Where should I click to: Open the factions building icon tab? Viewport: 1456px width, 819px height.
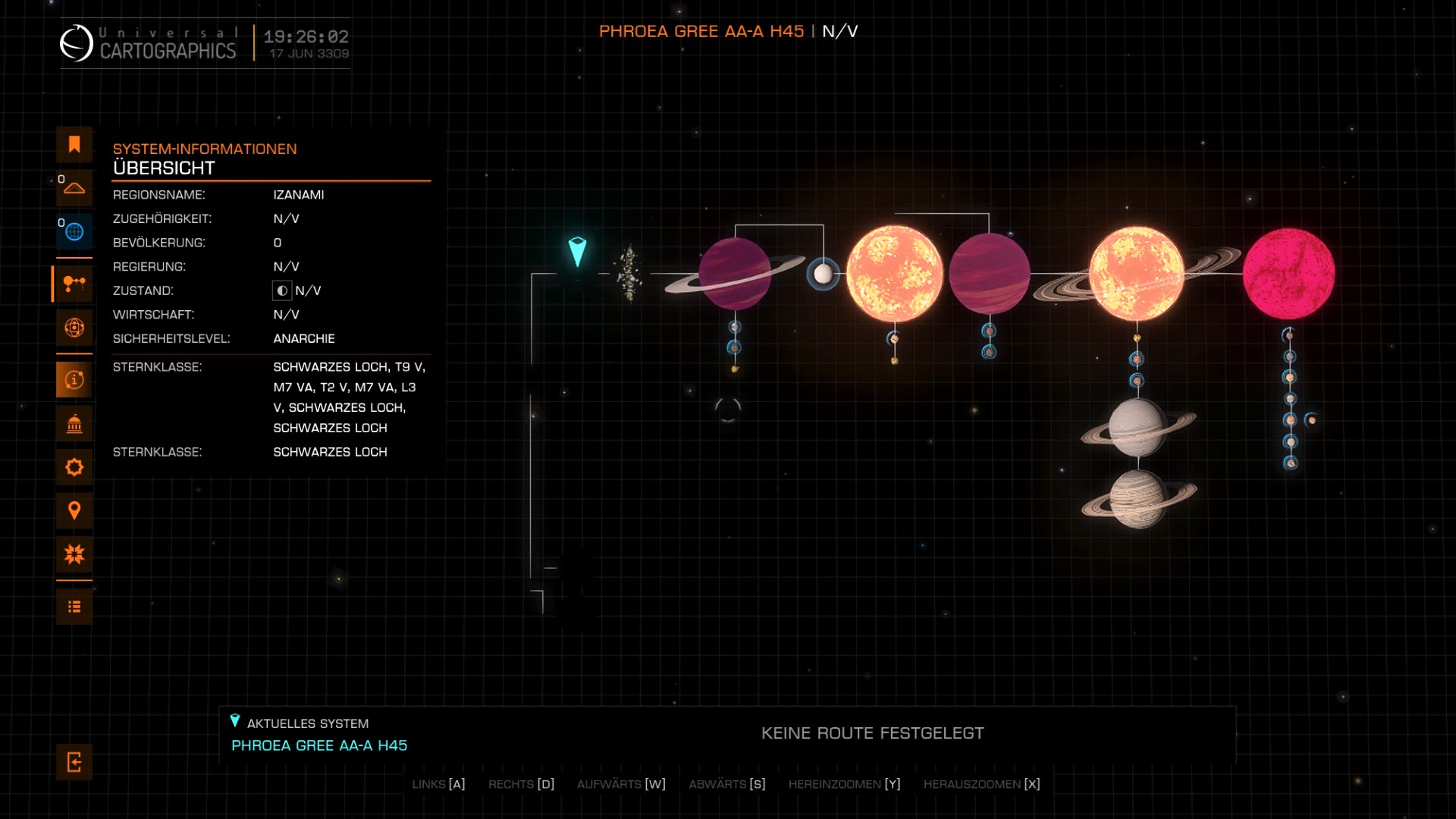(x=74, y=424)
